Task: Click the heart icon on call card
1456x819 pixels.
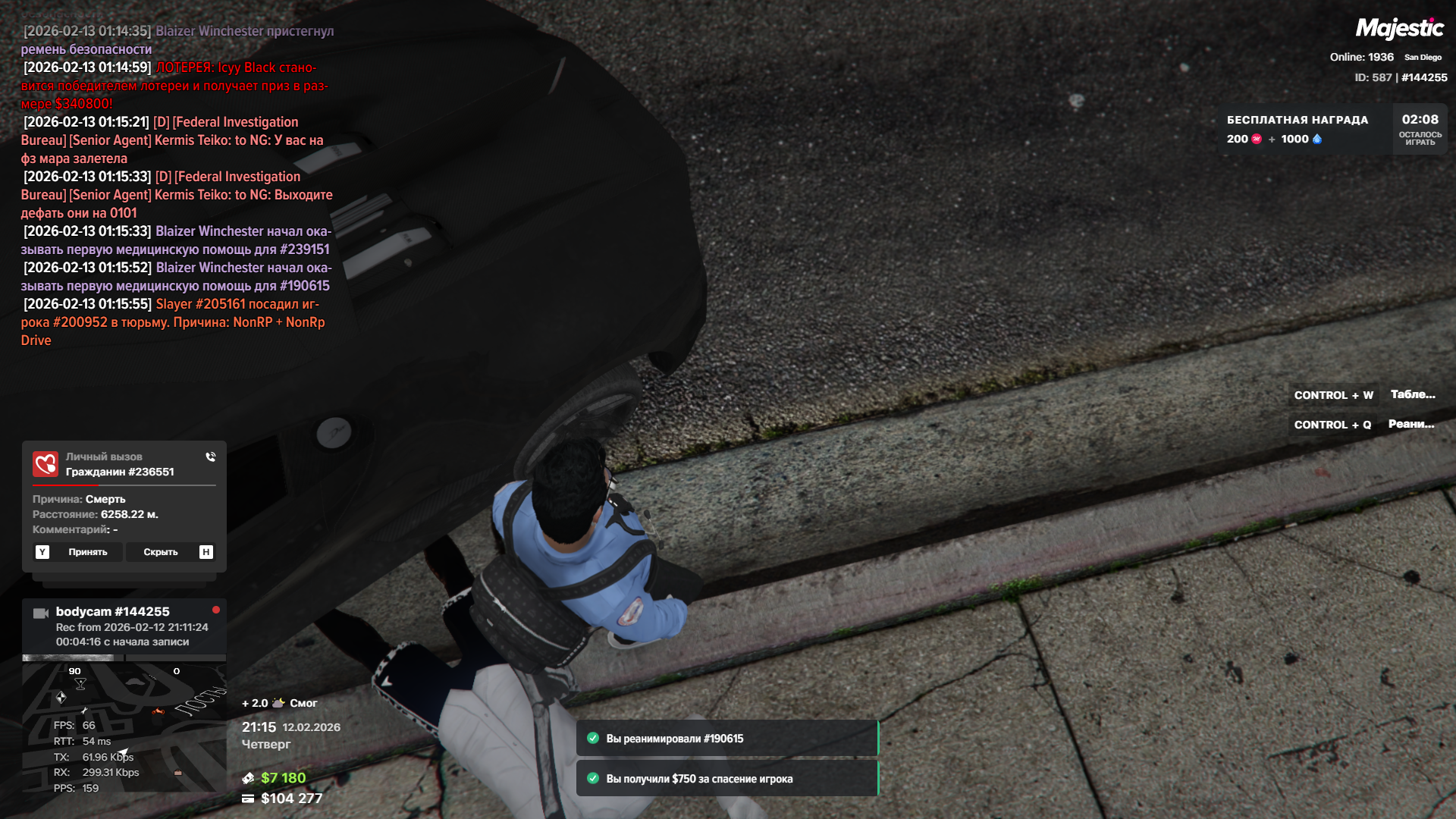Action: point(45,464)
